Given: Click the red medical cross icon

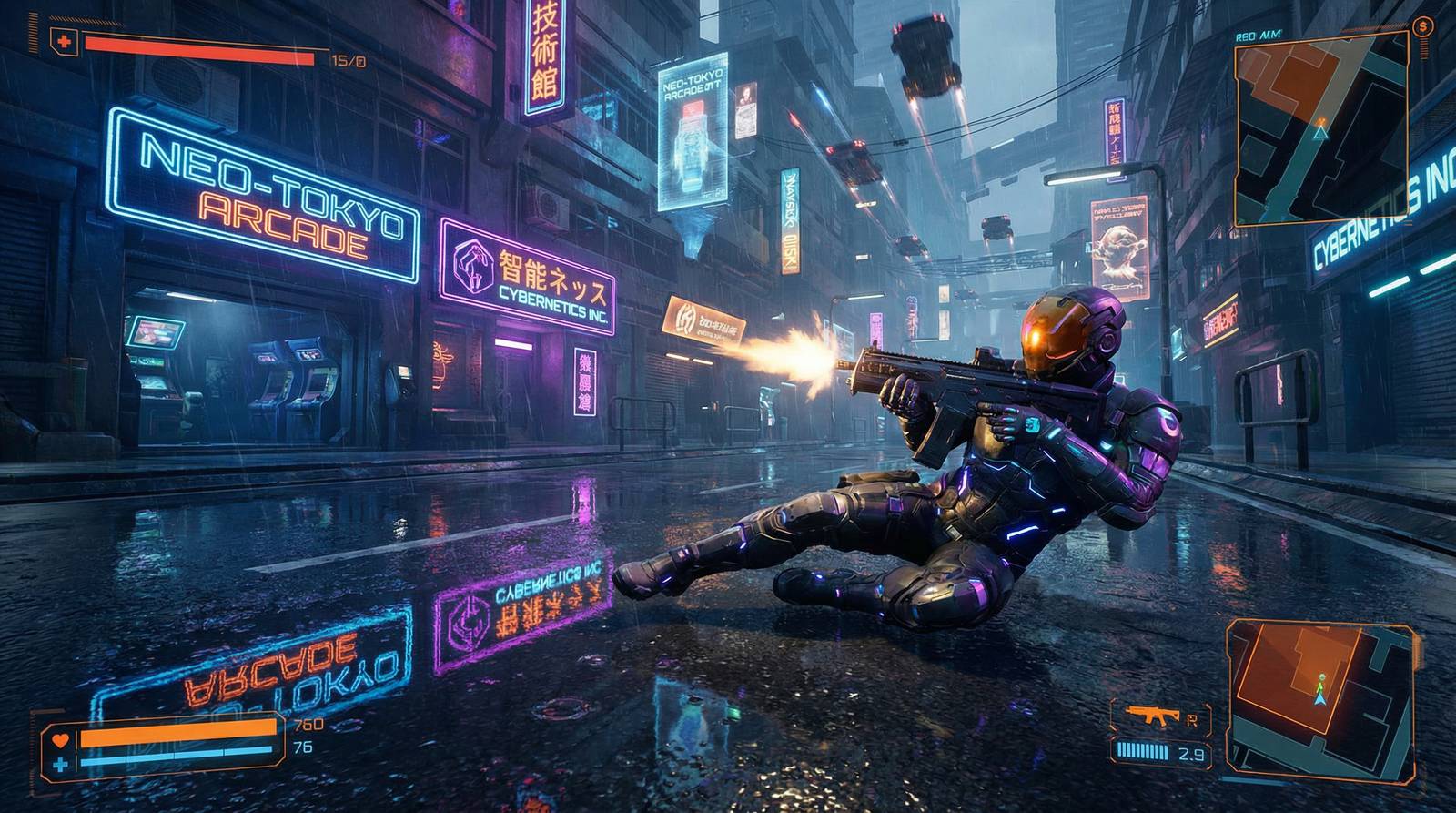Looking at the screenshot, I should click(63, 42).
